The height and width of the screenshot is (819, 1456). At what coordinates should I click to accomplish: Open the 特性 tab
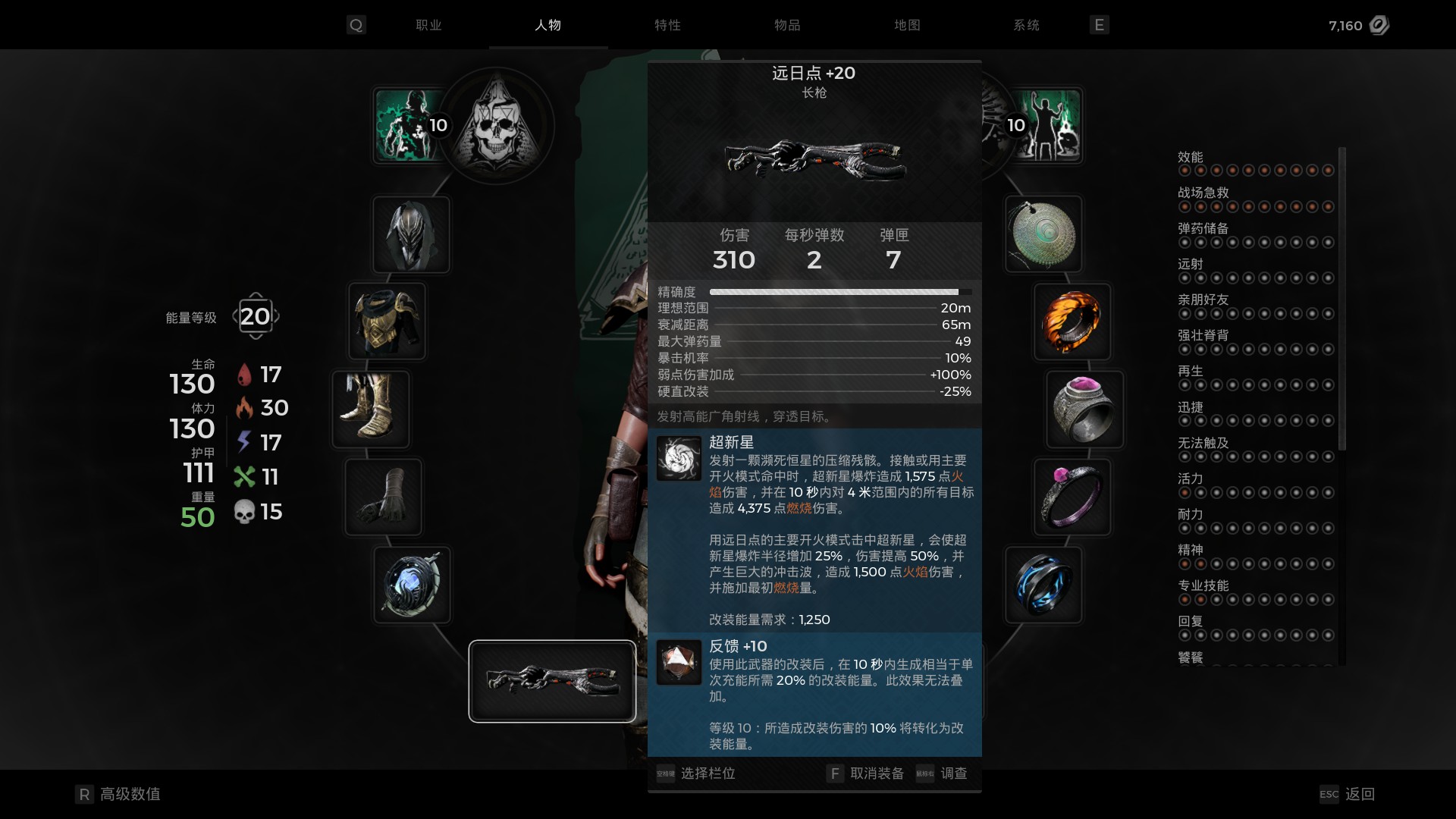pyautogui.click(x=667, y=25)
